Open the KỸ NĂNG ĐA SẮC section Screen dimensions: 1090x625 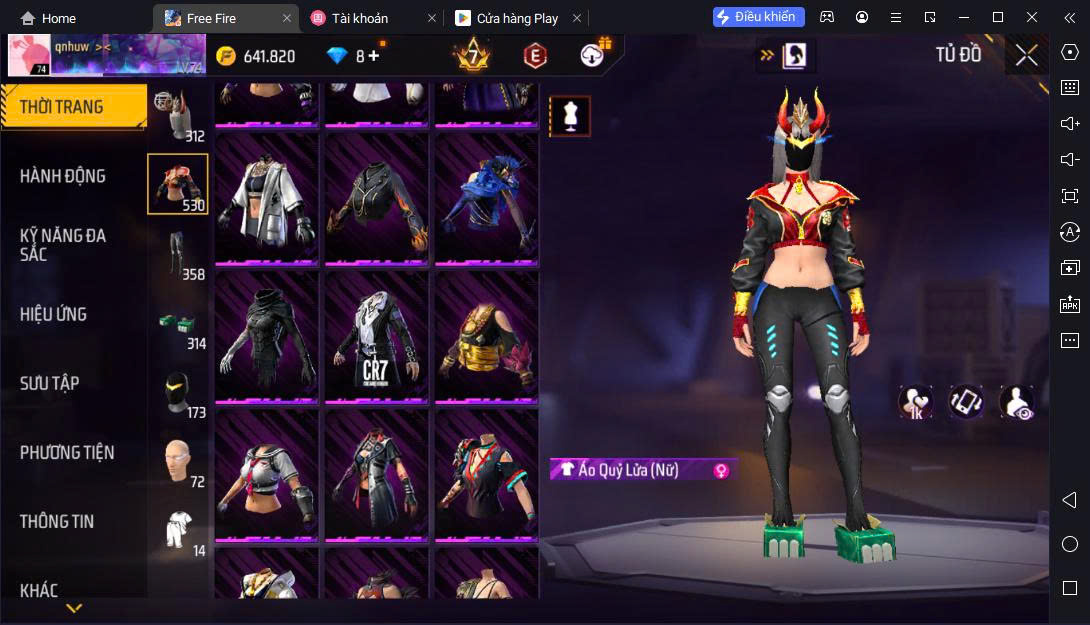tap(63, 244)
